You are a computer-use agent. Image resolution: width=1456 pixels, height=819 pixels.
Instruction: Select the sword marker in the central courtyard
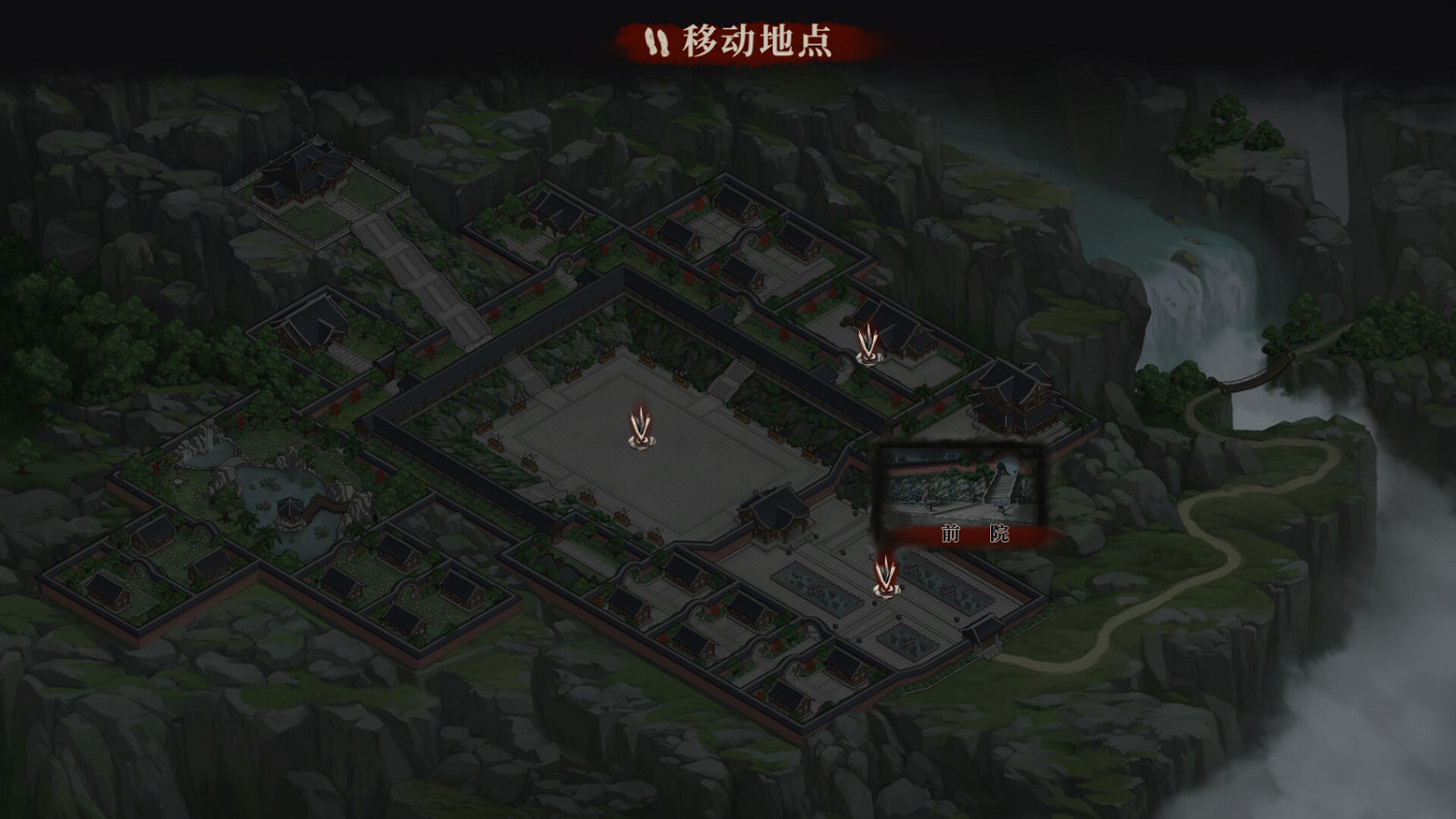[x=640, y=427]
